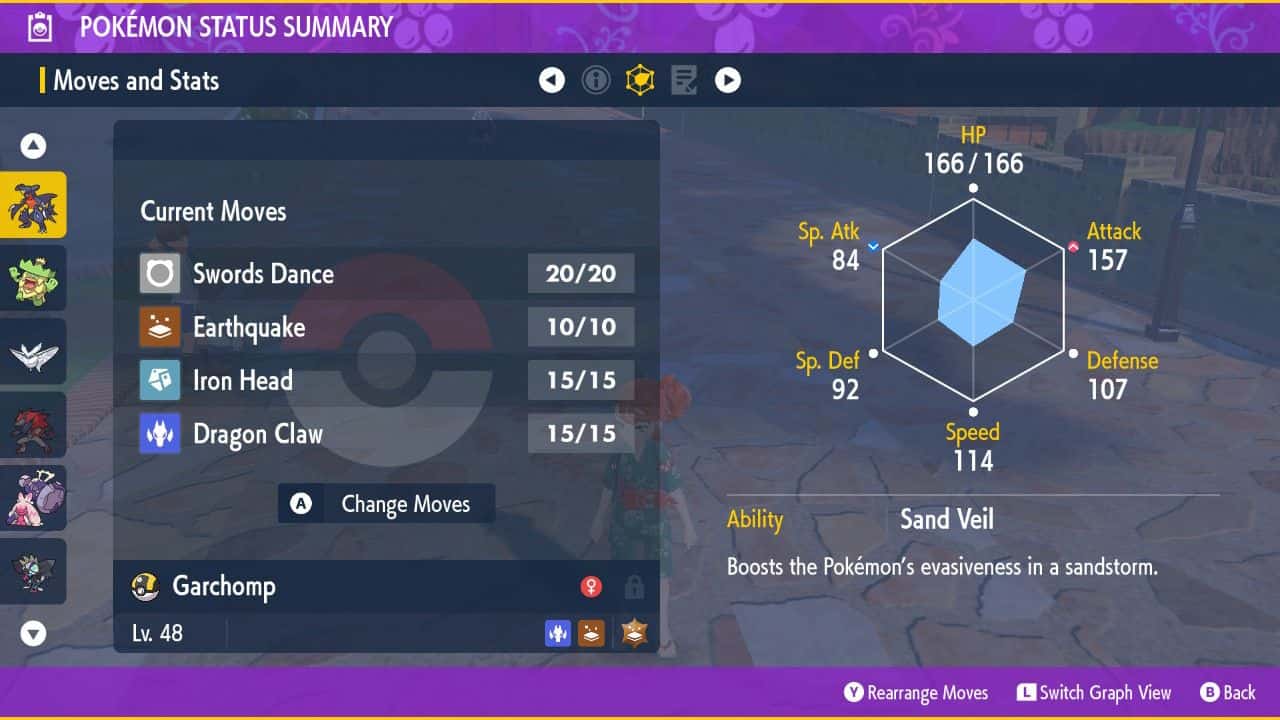Screen dimensions: 1280x720
Task: Go to the previous summary page arrow
Action: [552, 80]
